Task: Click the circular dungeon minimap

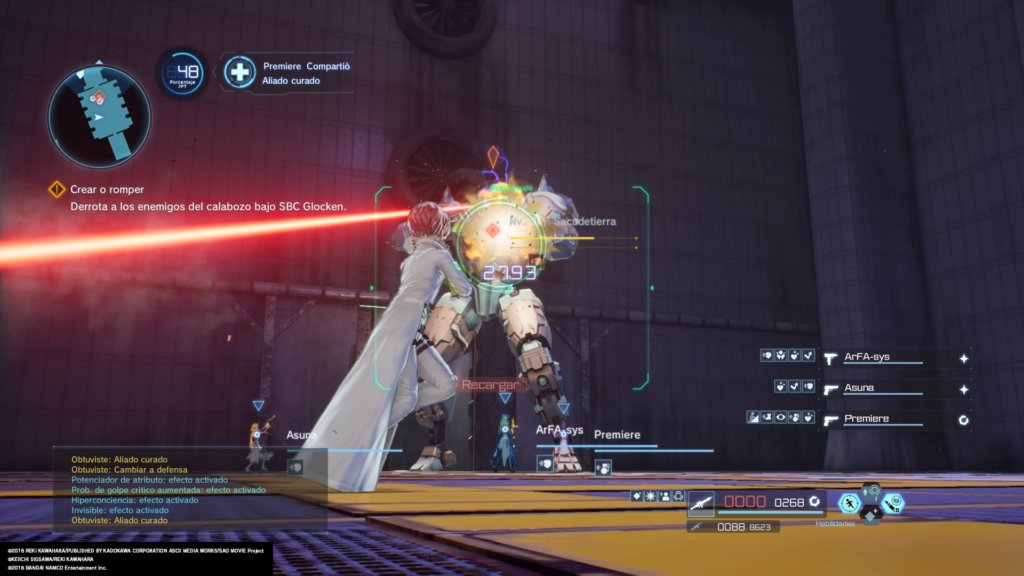Action: tap(98, 116)
